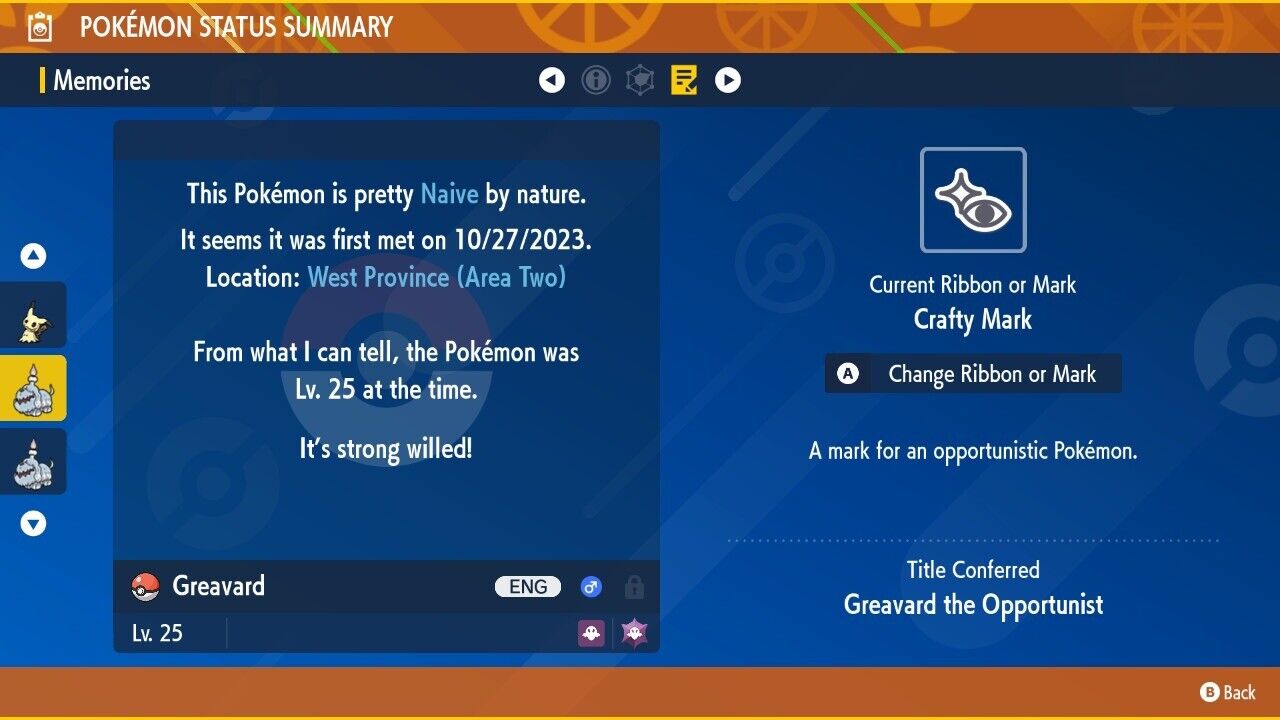Go to the next summary page arrow
The image size is (1280, 720).
click(728, 80)
